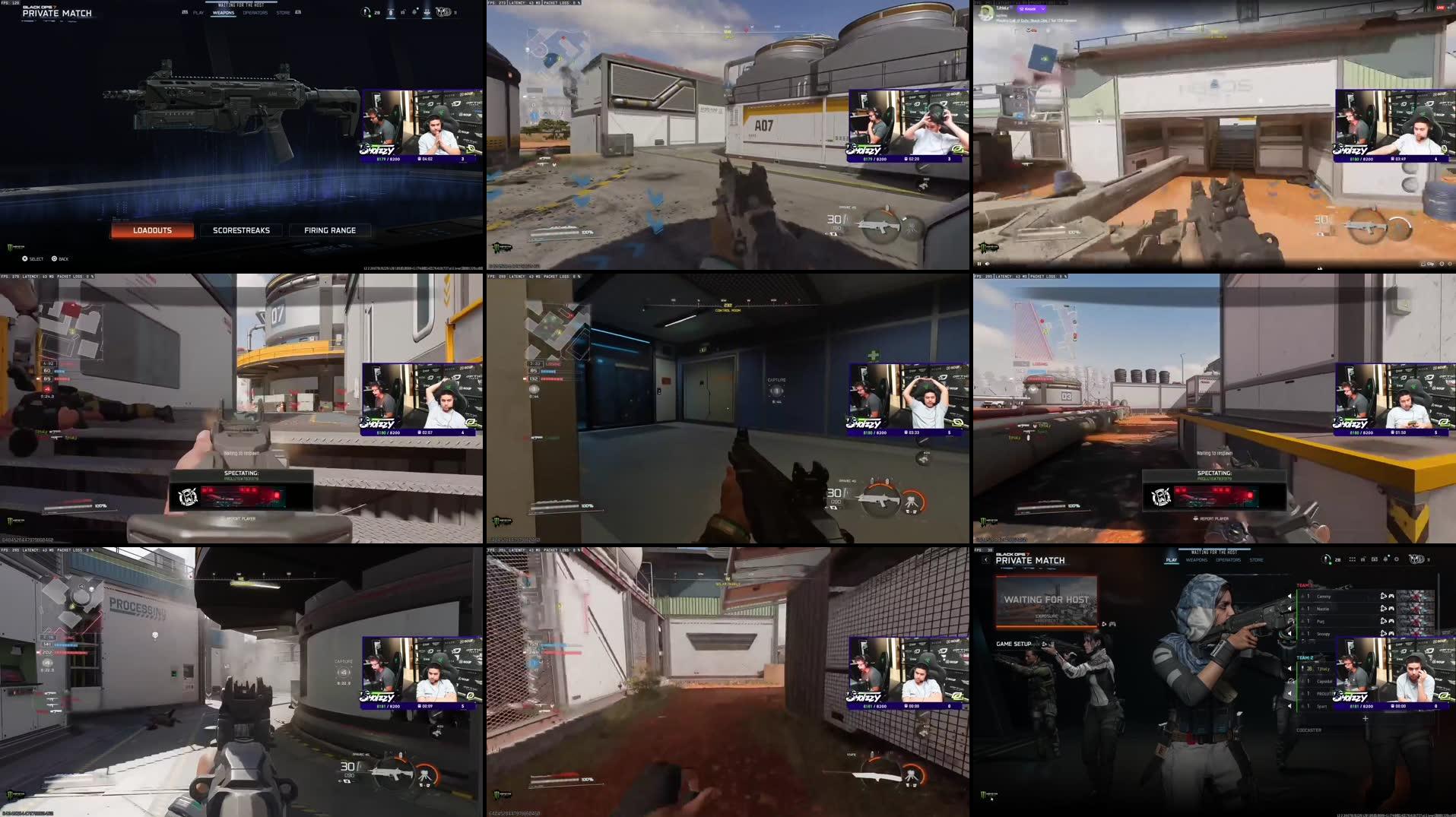Open the stream quality settings dropdown

click(x=1442, y=264)
